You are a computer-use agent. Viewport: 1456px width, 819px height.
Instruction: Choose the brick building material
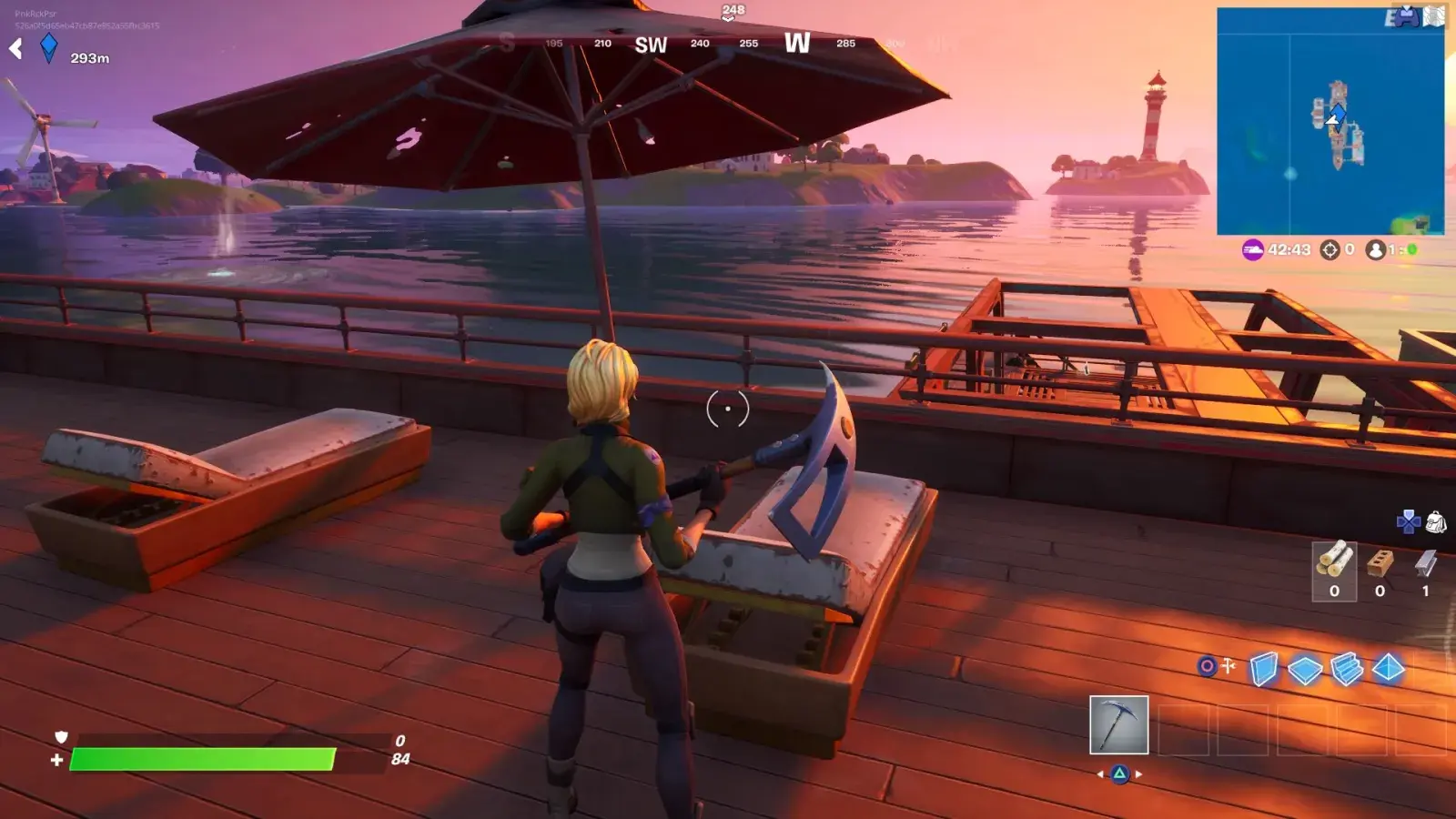1380,563
